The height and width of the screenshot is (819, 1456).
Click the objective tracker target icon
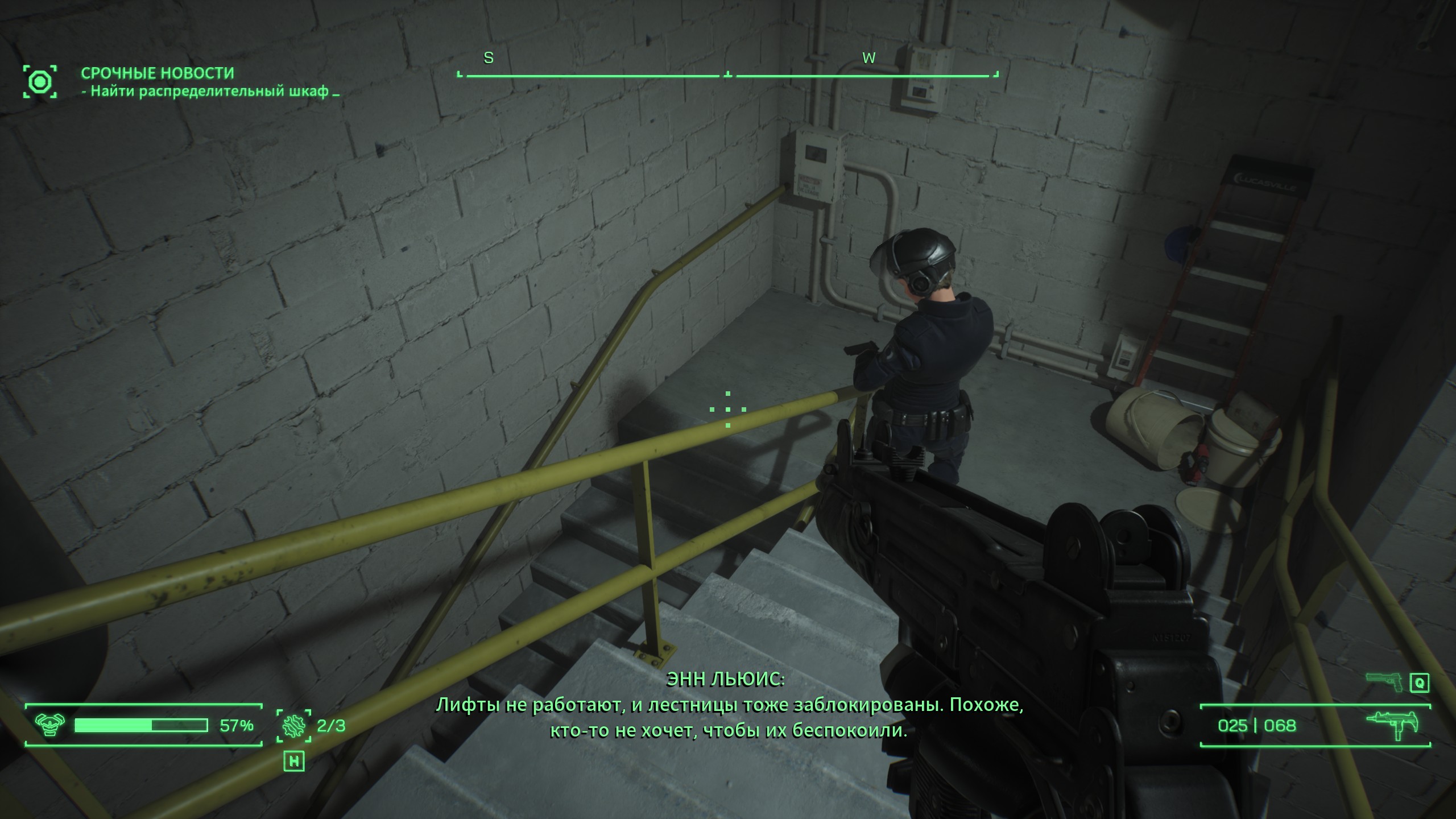point(40,82)
